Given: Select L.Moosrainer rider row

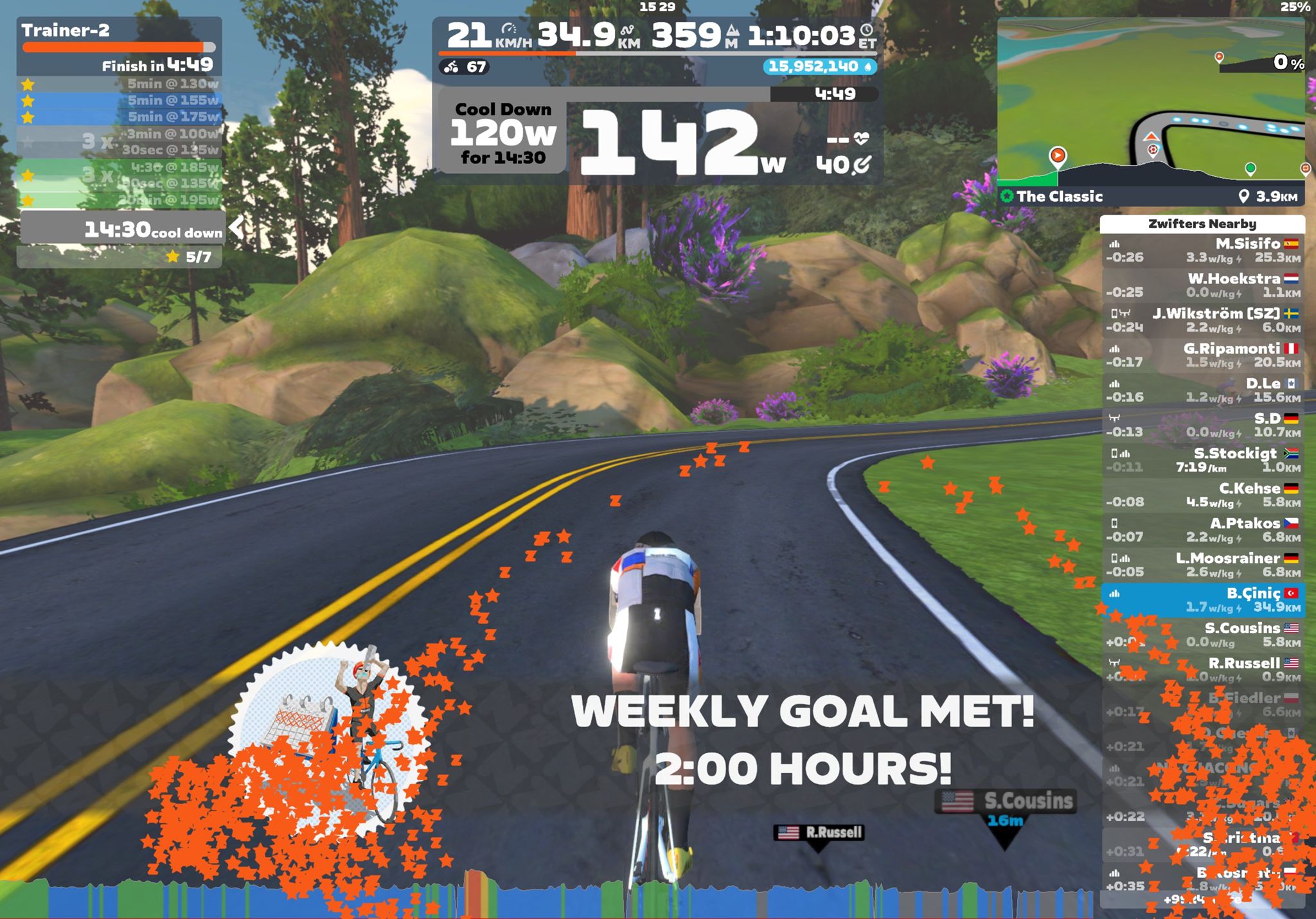Looking at the screenshot, I should click(x=1203, y=565).
